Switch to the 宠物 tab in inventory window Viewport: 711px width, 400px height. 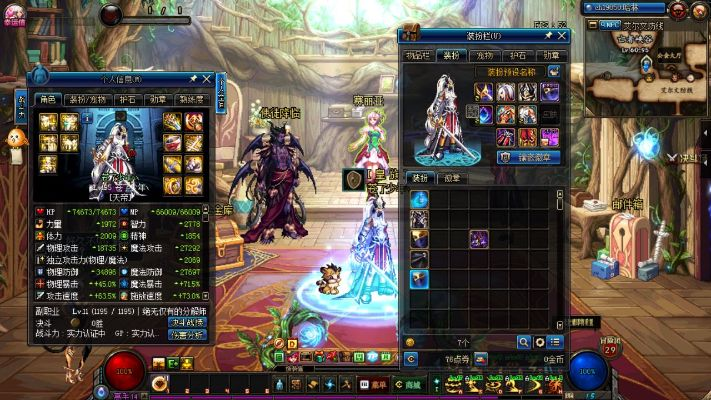click(x=485, y=56)
